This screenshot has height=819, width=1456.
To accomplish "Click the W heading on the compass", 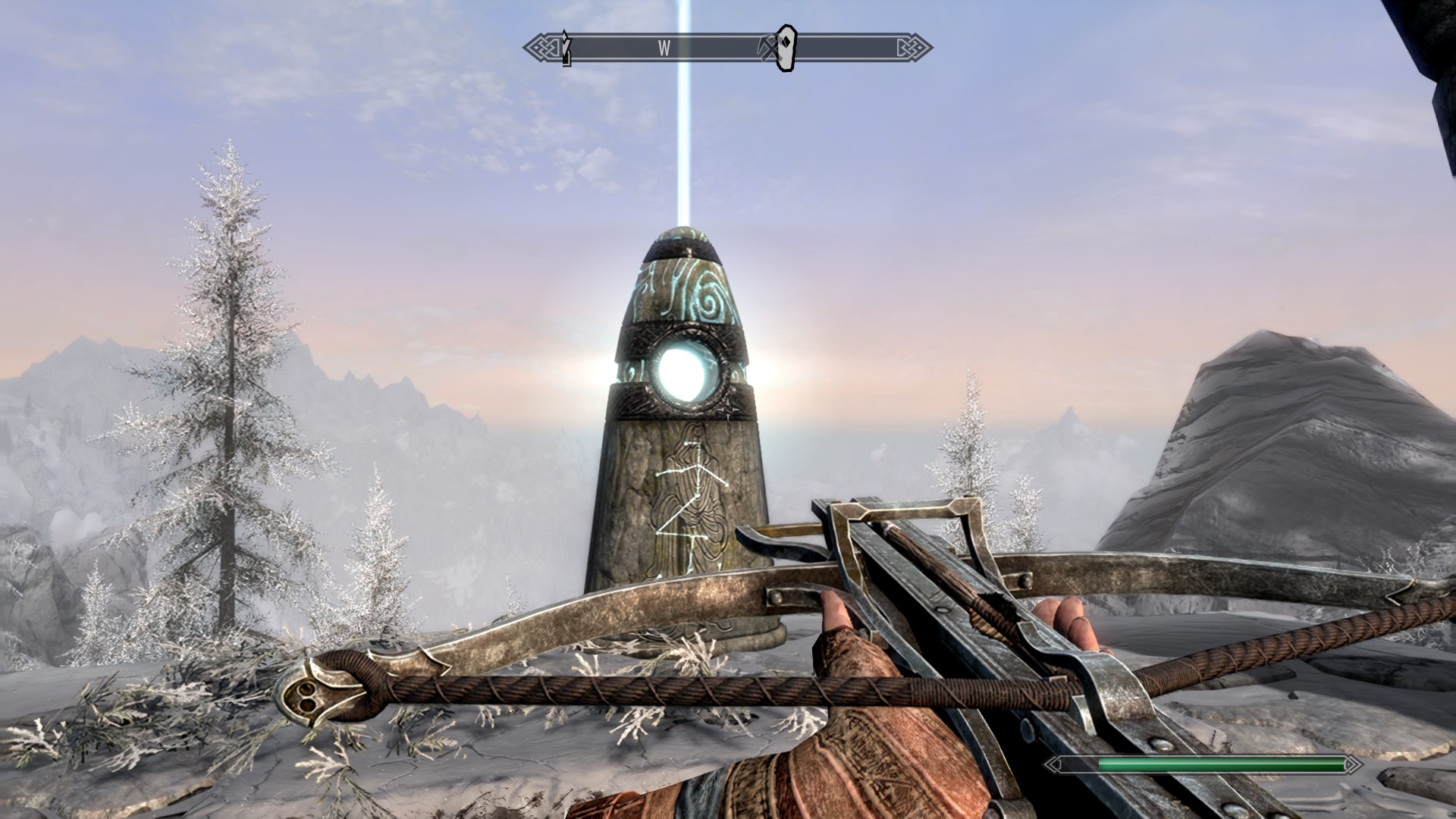I will coord(664,49).
